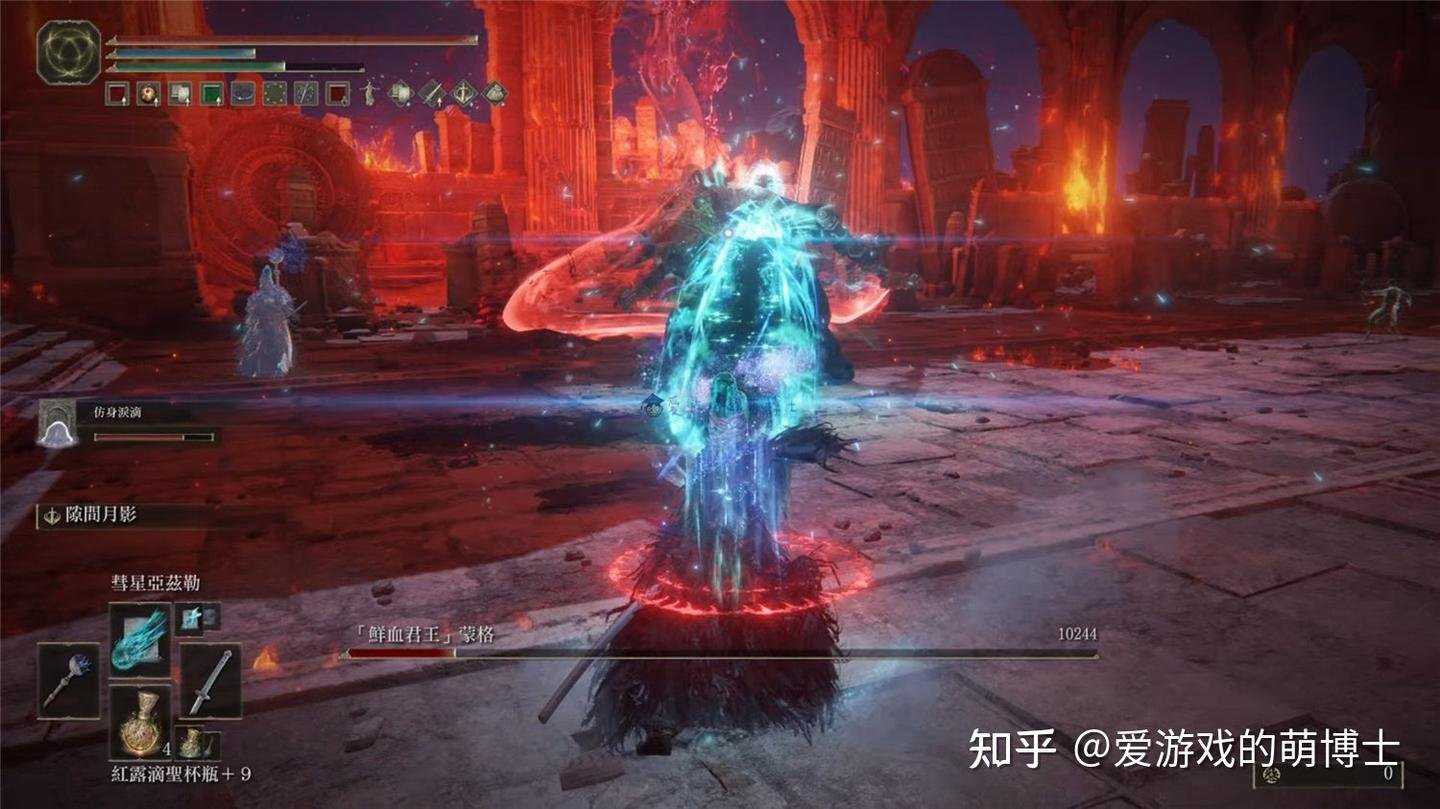Select the green square consumable in the quickbar

[x=211, y=95]
